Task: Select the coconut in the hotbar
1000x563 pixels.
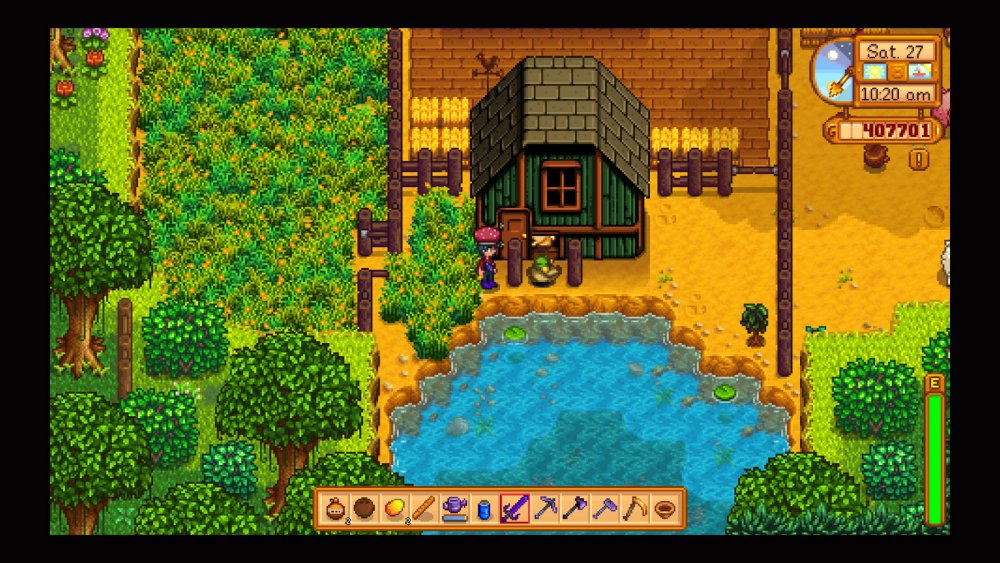Action: pos(365,509)
